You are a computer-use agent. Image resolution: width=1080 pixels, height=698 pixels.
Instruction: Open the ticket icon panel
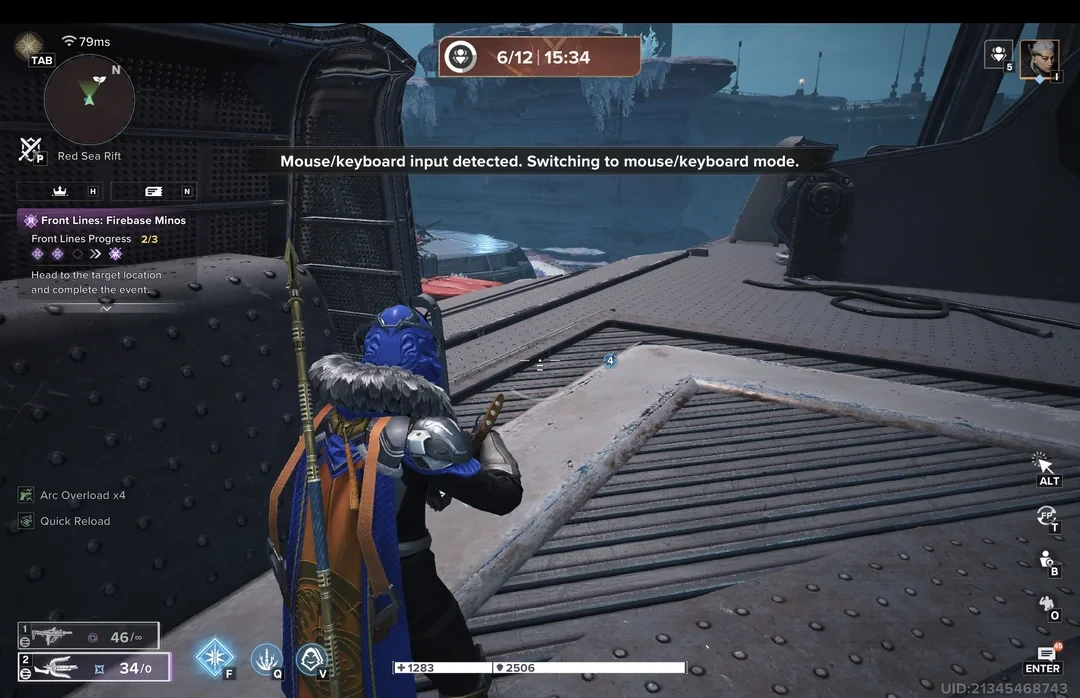tap(153, 191)
